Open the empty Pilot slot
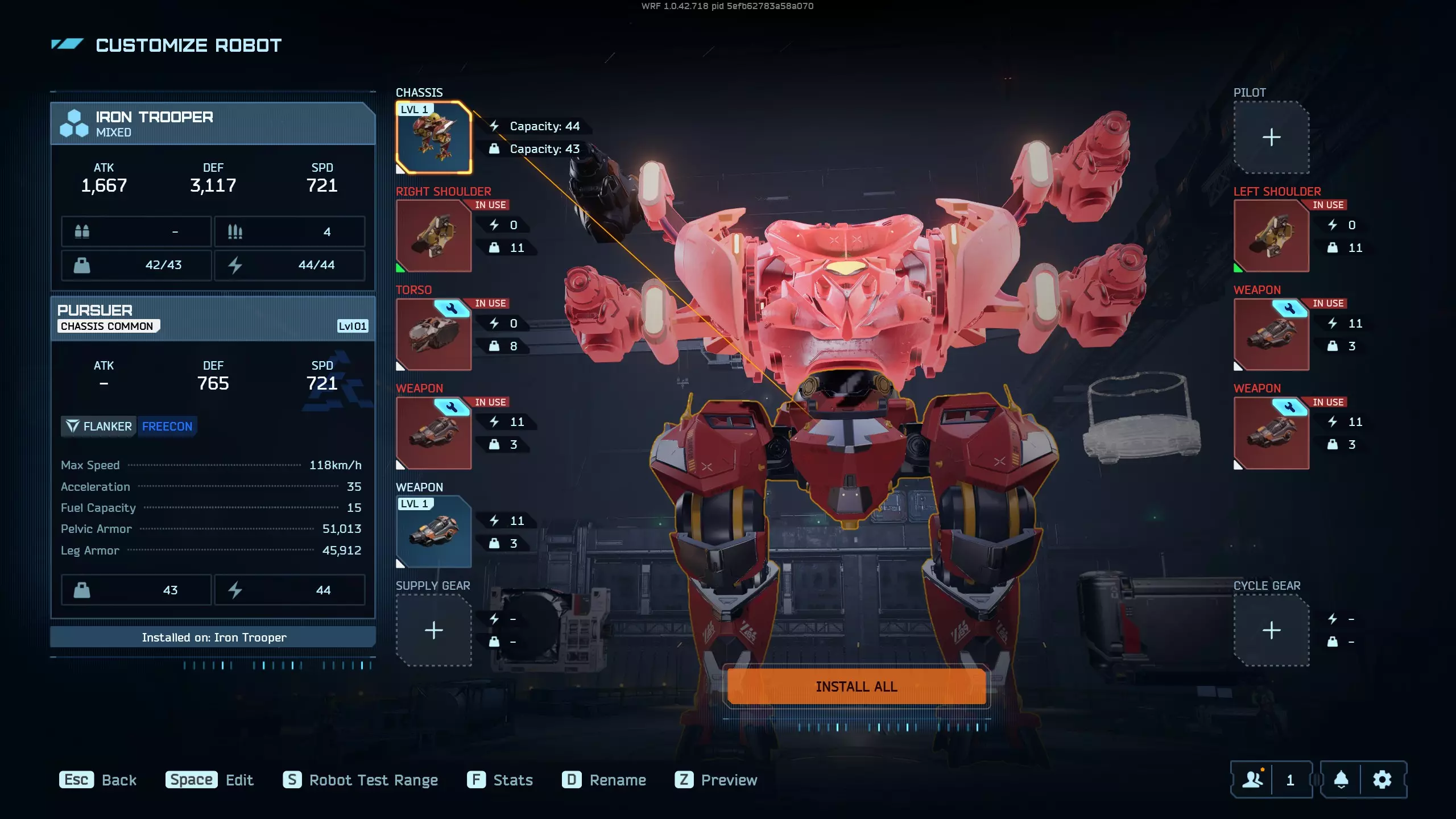 click(1271, 137)
